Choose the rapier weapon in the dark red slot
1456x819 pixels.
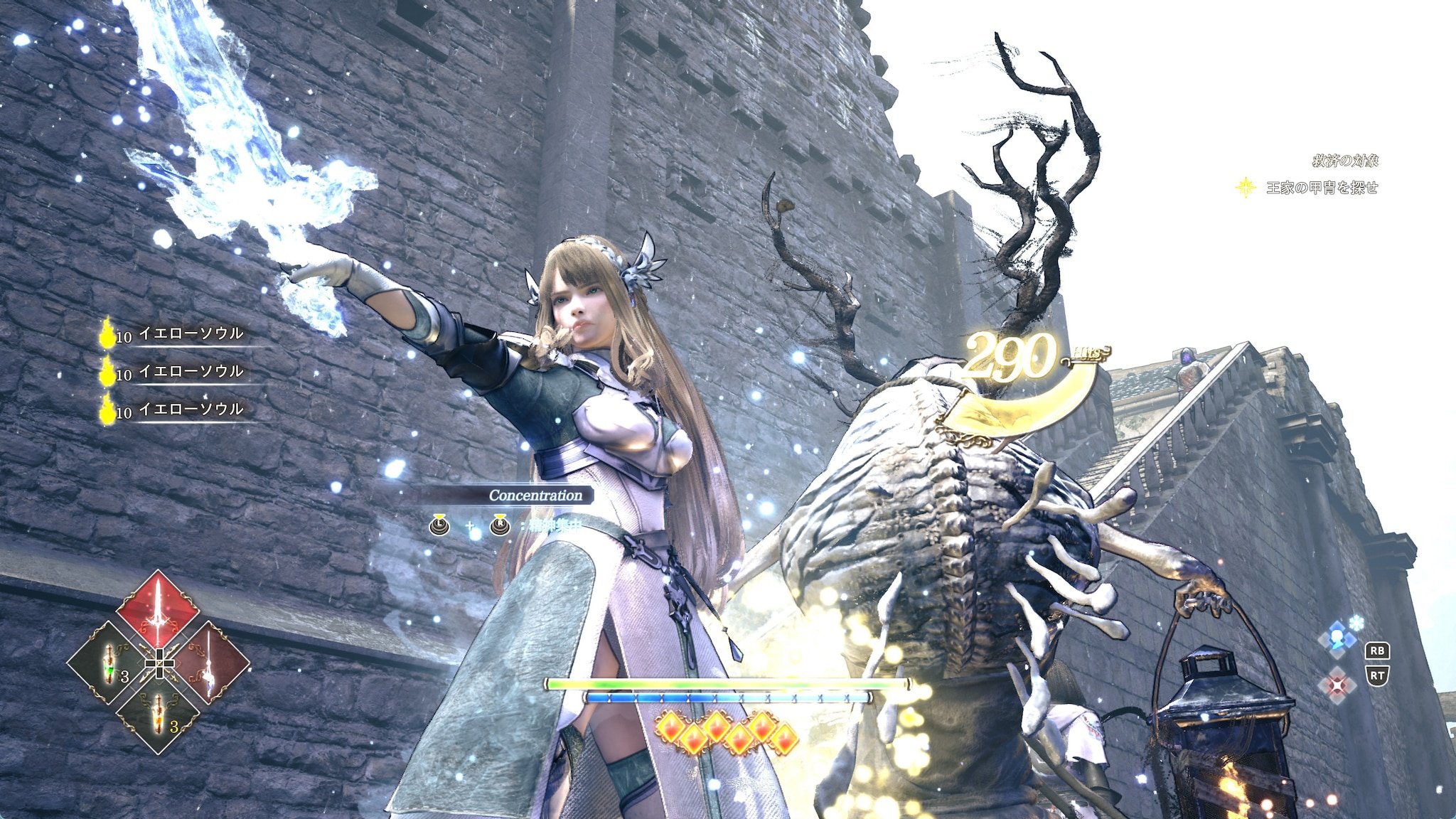(x=208, y=663)
